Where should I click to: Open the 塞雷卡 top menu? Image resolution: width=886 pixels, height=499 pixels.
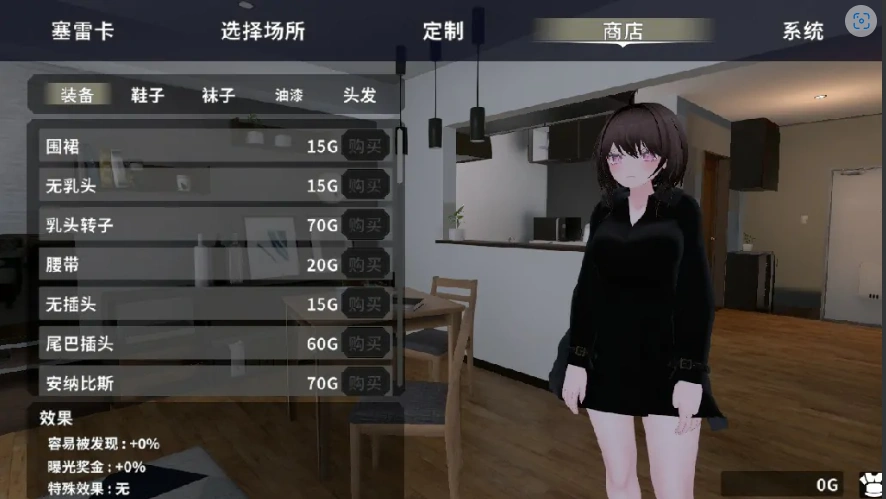83,30
